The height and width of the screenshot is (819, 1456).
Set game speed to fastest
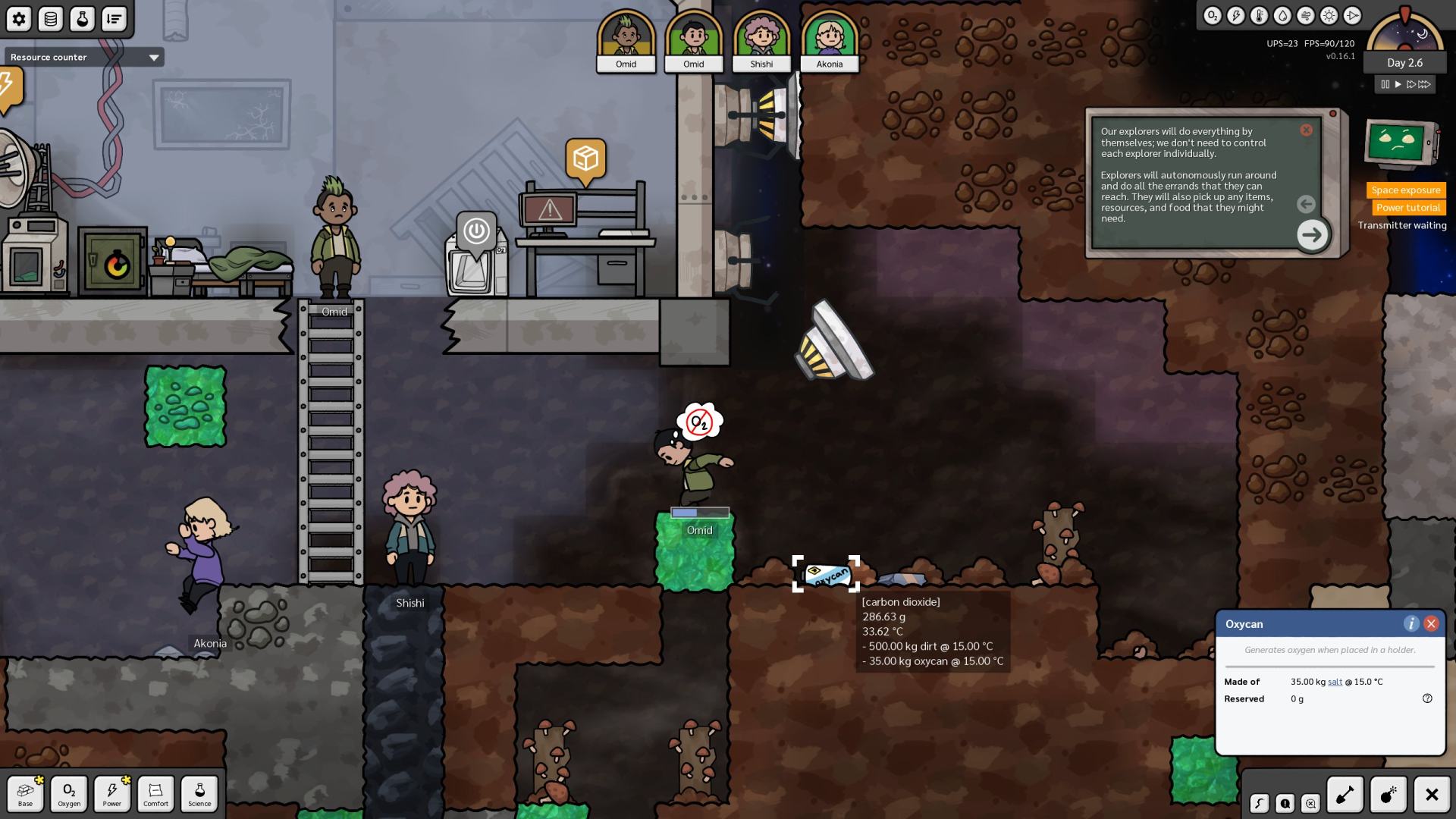(1425, 84)
